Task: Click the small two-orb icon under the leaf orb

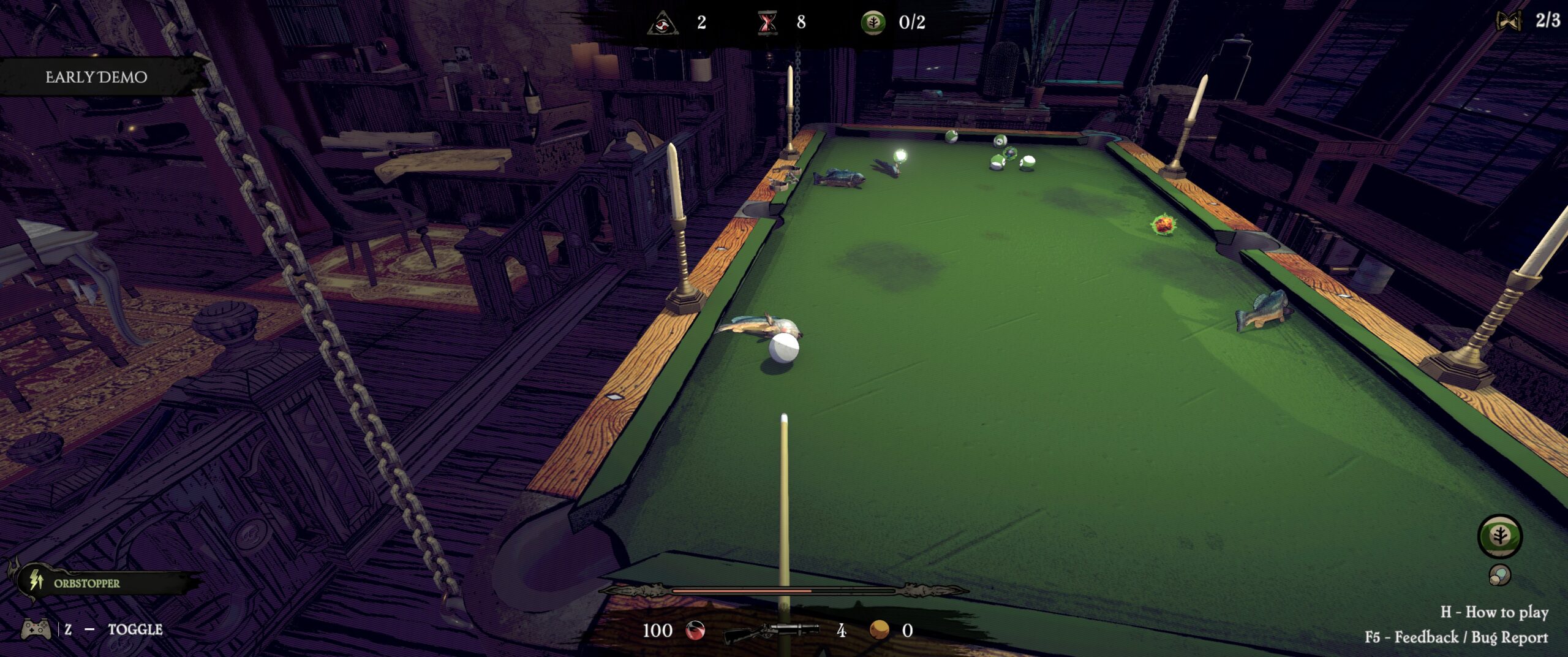Action: 1499,575
